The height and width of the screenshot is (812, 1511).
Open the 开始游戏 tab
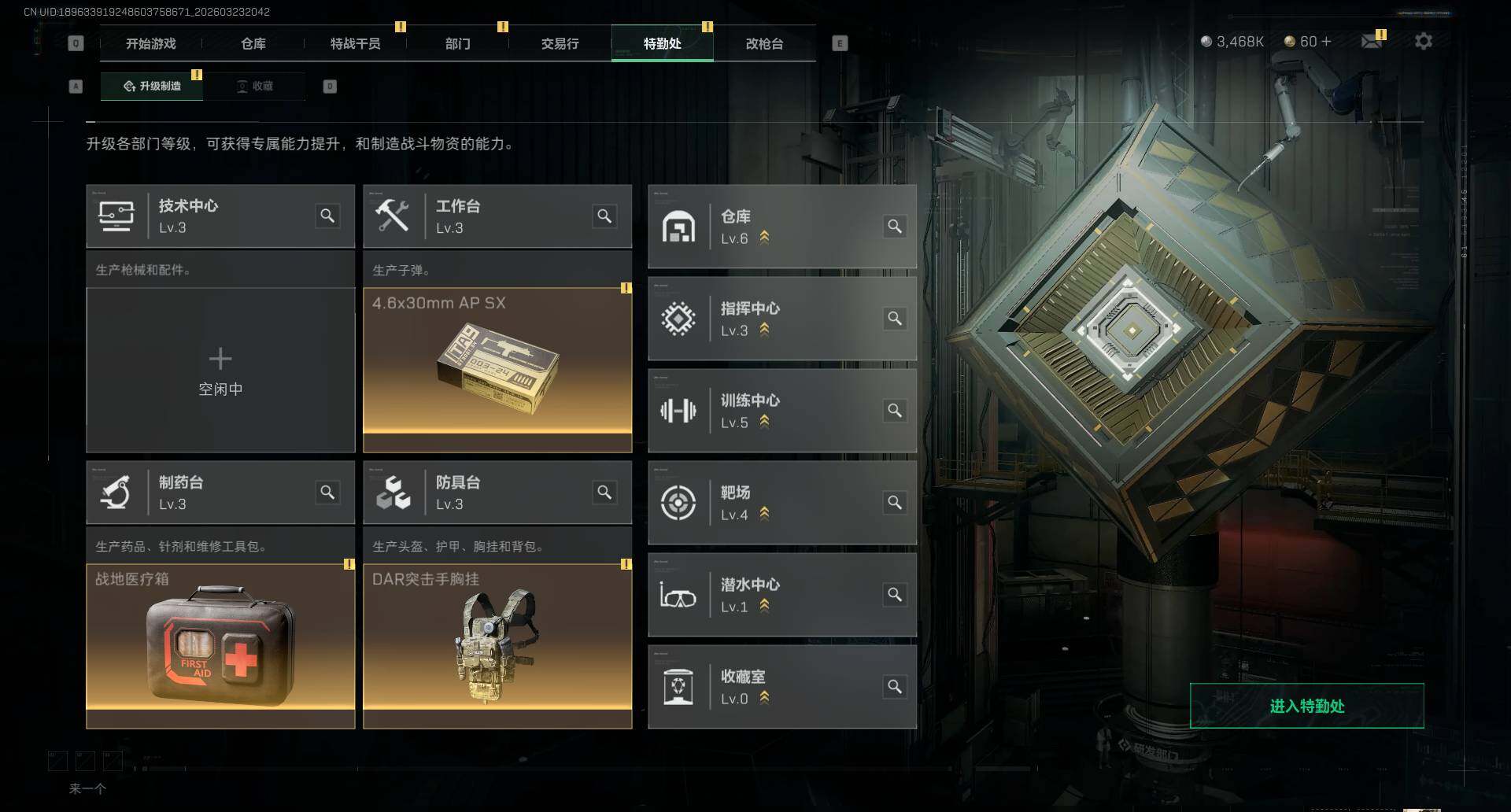151,44
